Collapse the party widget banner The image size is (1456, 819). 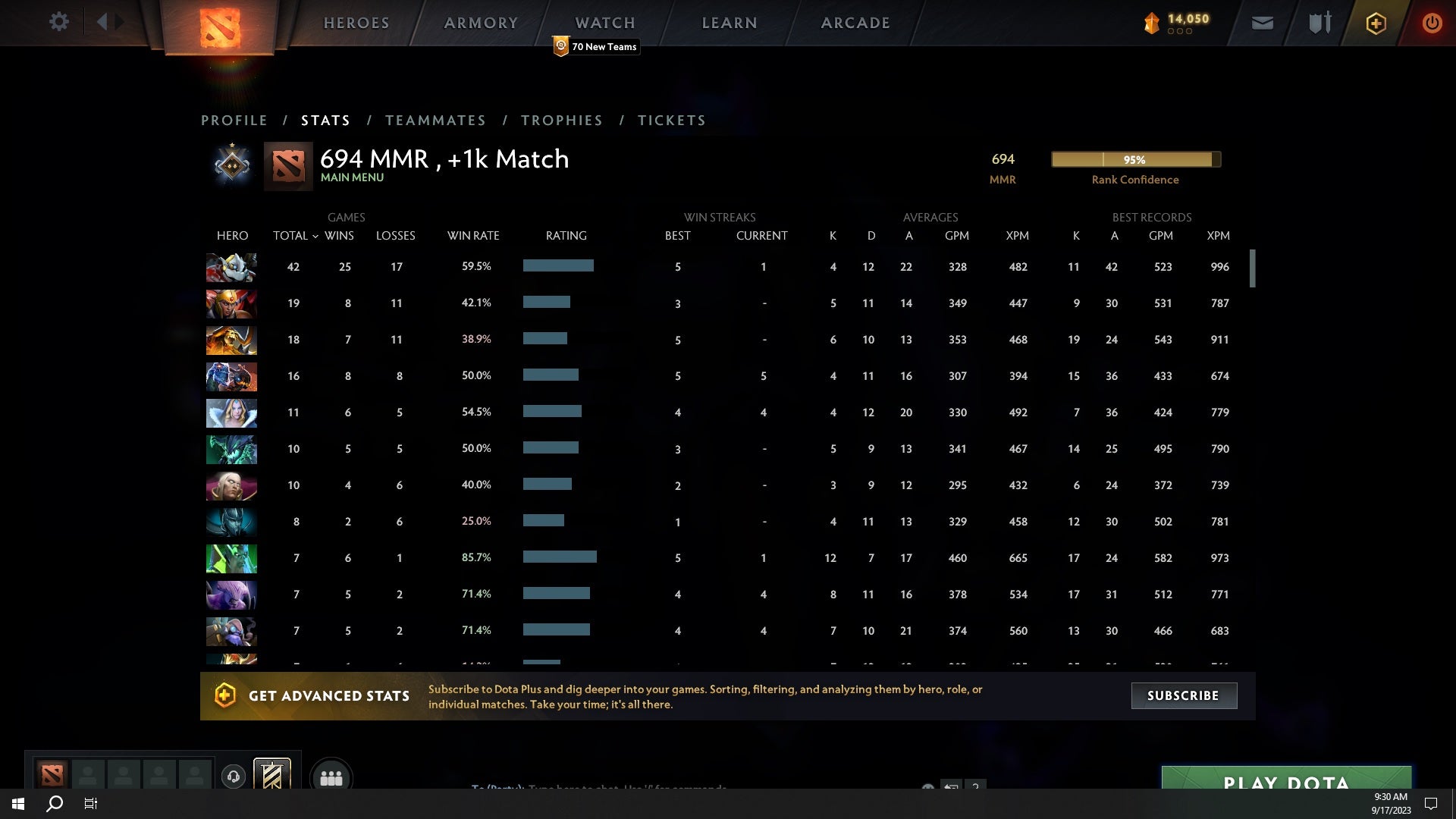pyautogui.click(x=273, y=775)
